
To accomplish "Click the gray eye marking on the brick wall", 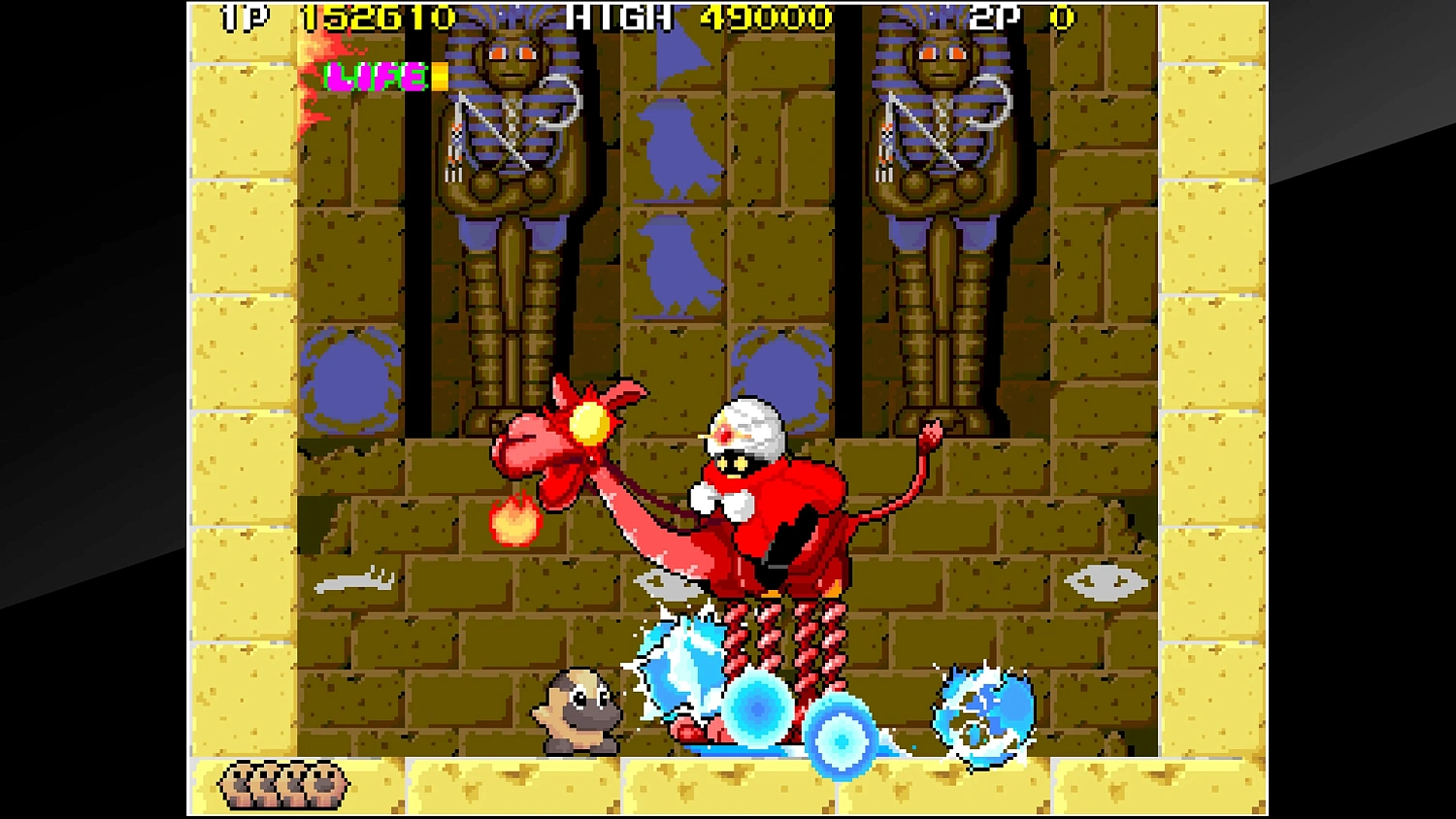I will tap(1107, 580).
